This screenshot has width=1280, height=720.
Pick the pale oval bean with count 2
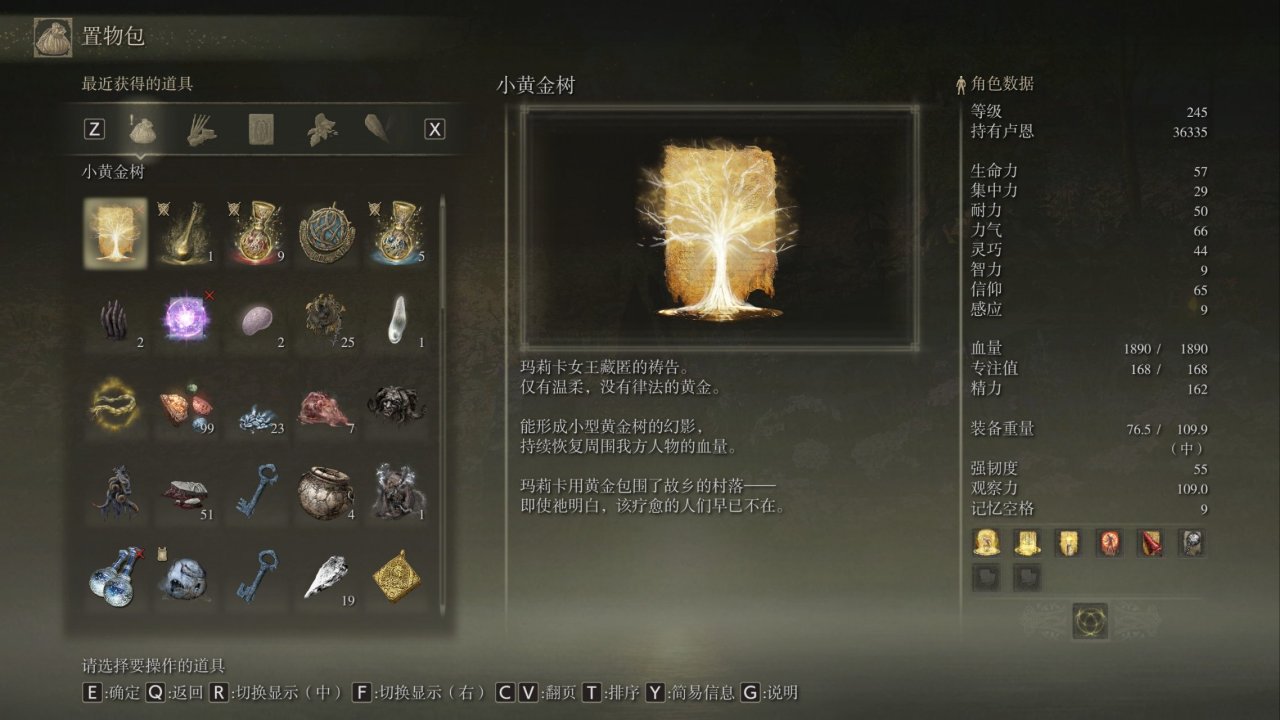258,319
